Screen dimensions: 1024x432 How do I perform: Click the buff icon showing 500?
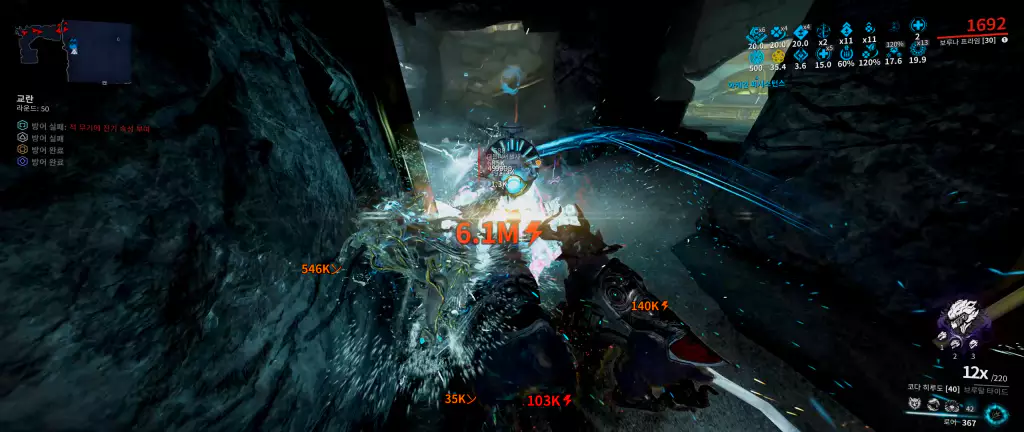(756, 55)
